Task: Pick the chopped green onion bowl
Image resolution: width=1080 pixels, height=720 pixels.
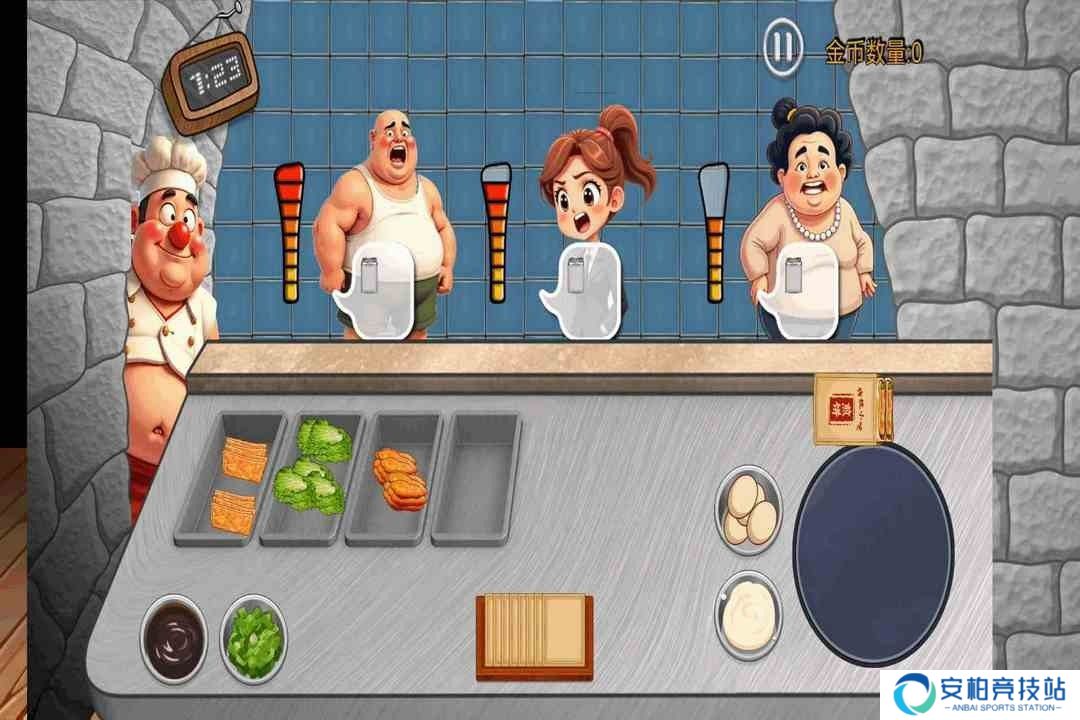Action: [253, 637]
